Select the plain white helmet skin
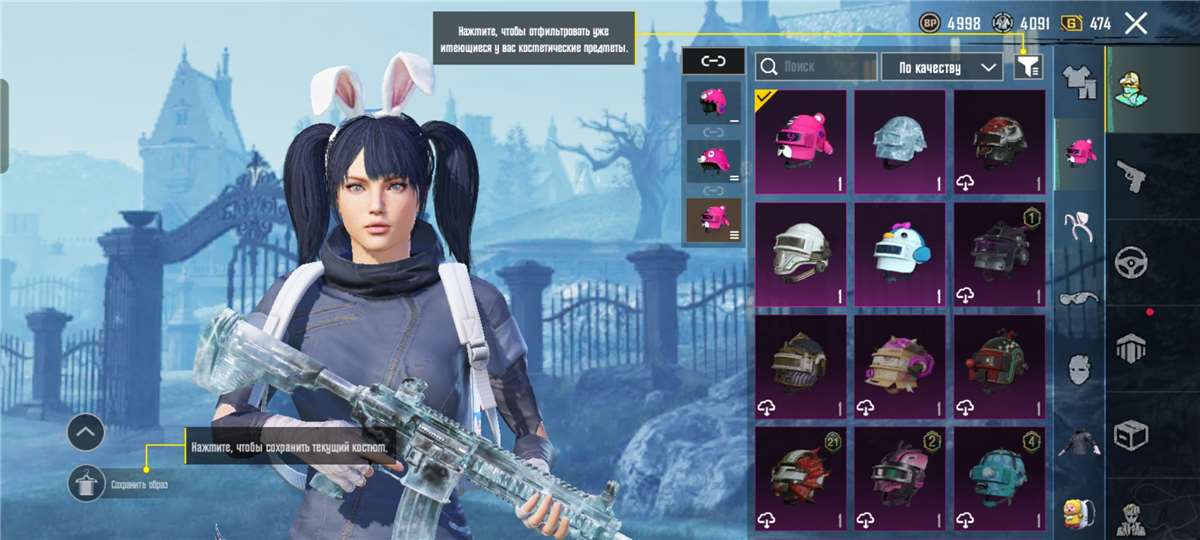The width and height of the screenshot is (1200, 540). point(800,254)
